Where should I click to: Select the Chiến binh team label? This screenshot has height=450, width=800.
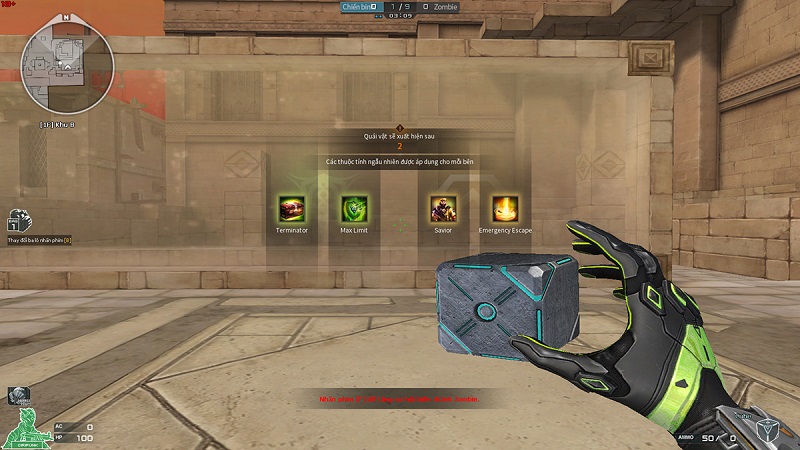click(x=359, y=6)
